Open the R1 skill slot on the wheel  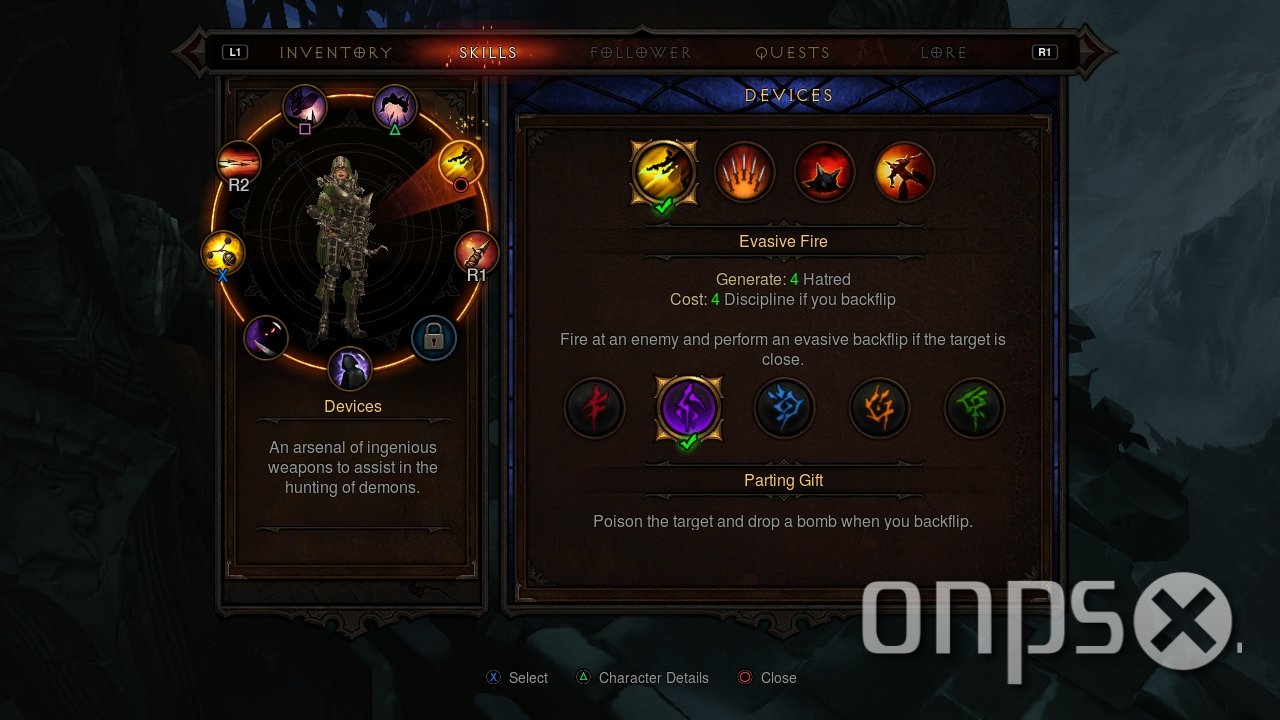coord(475,250)
